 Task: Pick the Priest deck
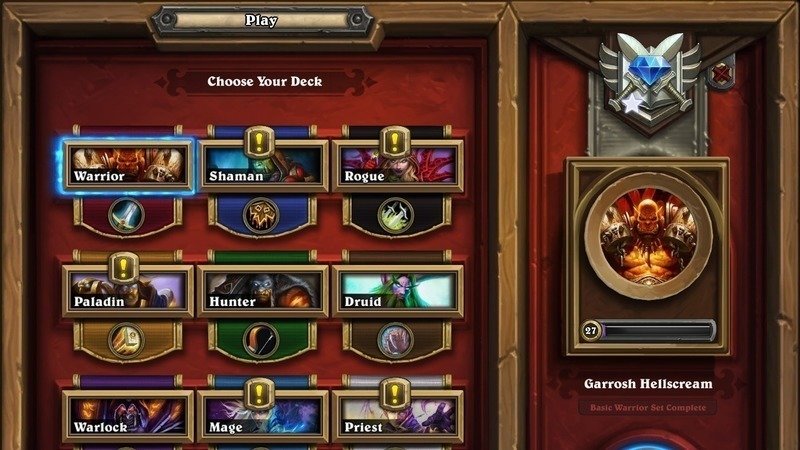397,416
